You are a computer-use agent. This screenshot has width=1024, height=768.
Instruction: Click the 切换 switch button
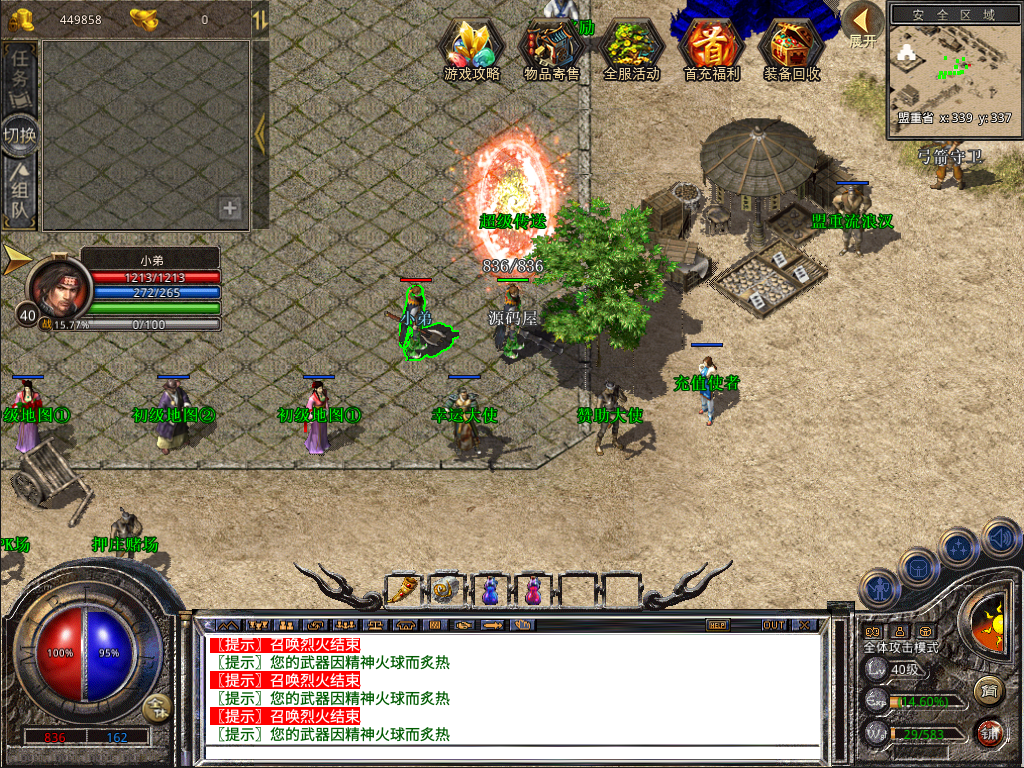[x=20, y=135]
